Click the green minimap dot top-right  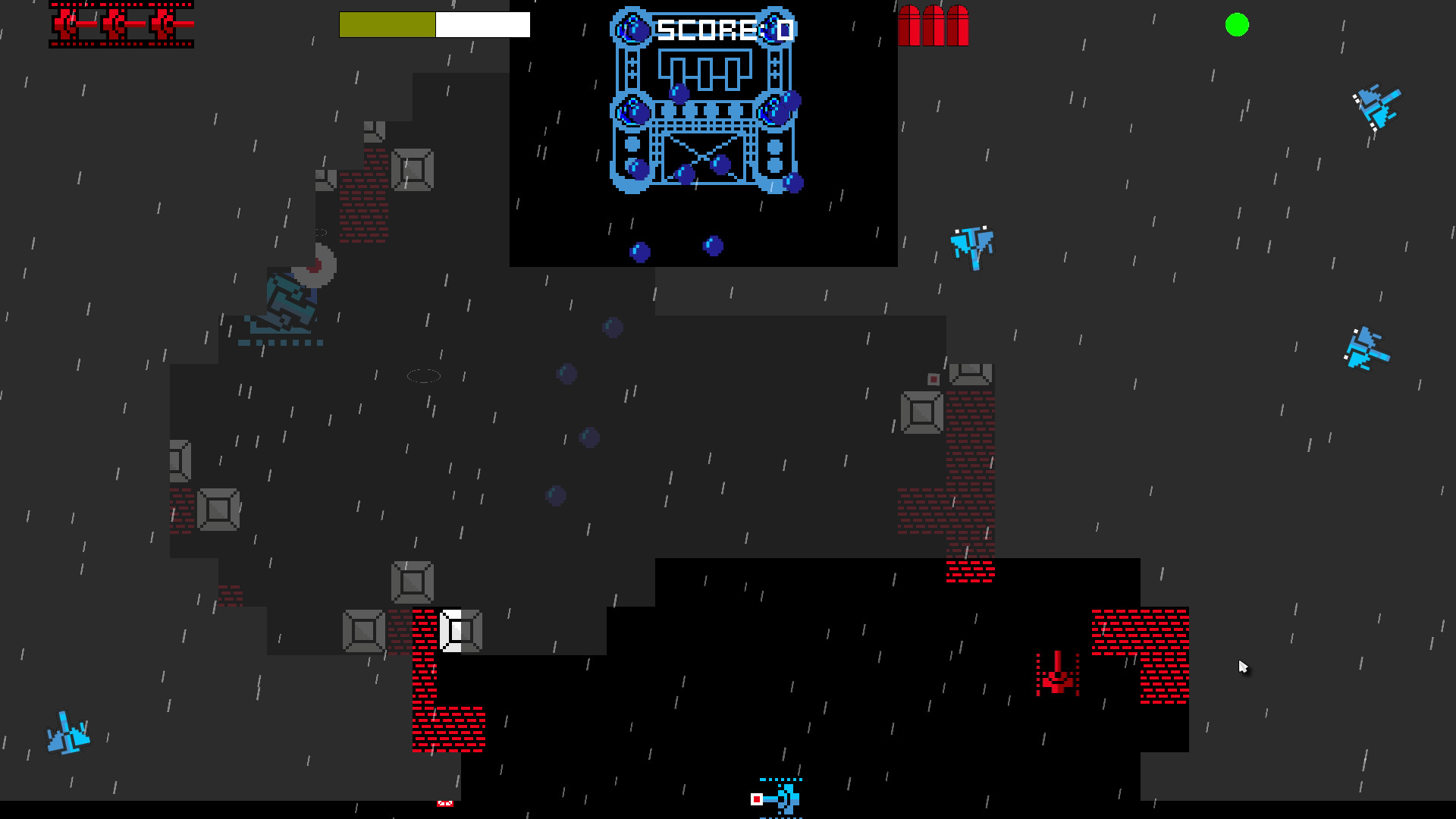(1238, 25)
